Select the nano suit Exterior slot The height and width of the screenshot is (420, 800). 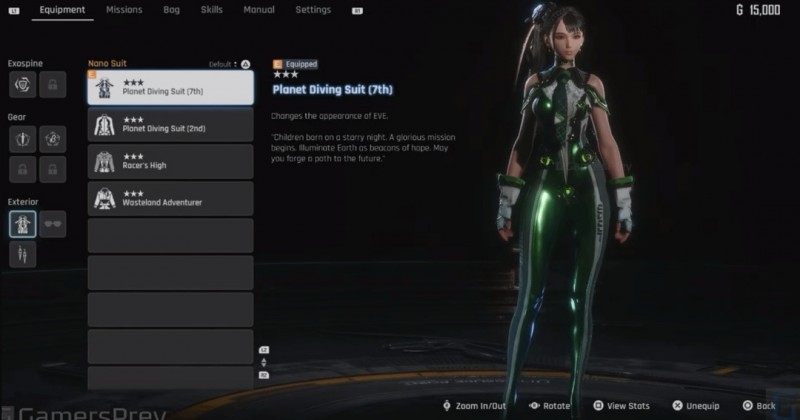[22, 223]
